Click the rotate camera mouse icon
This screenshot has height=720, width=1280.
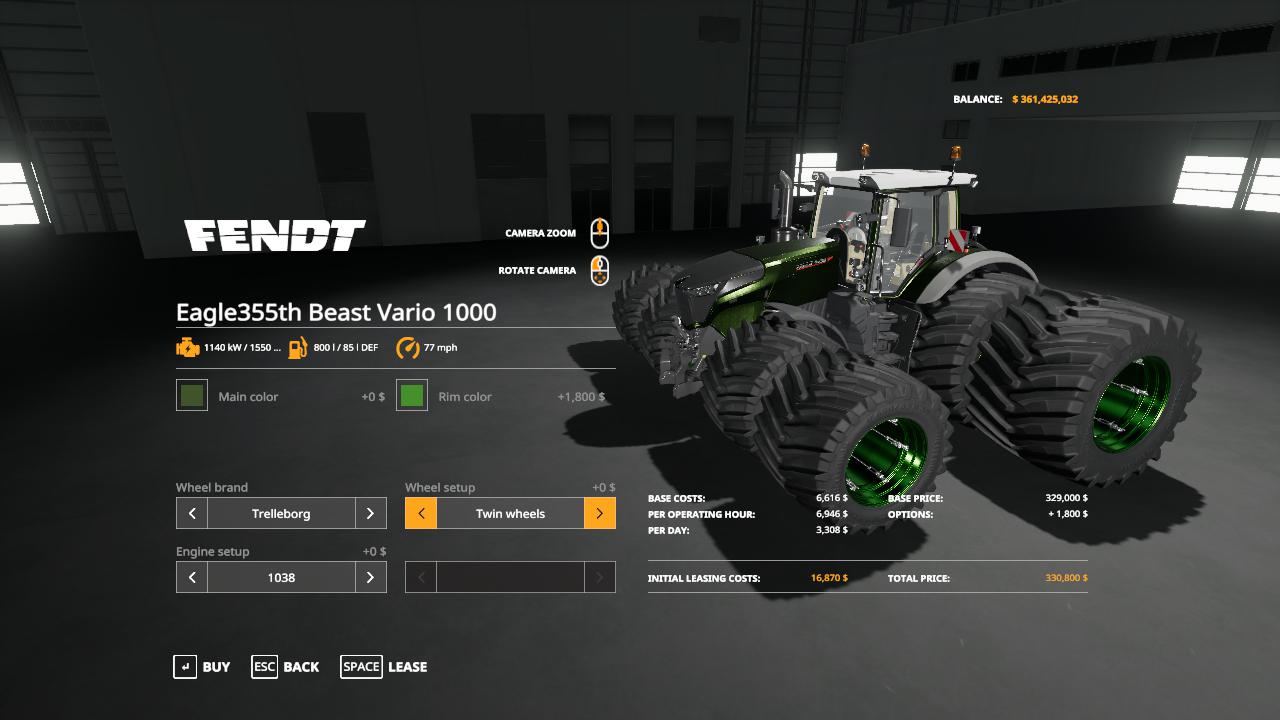[599, 270]
